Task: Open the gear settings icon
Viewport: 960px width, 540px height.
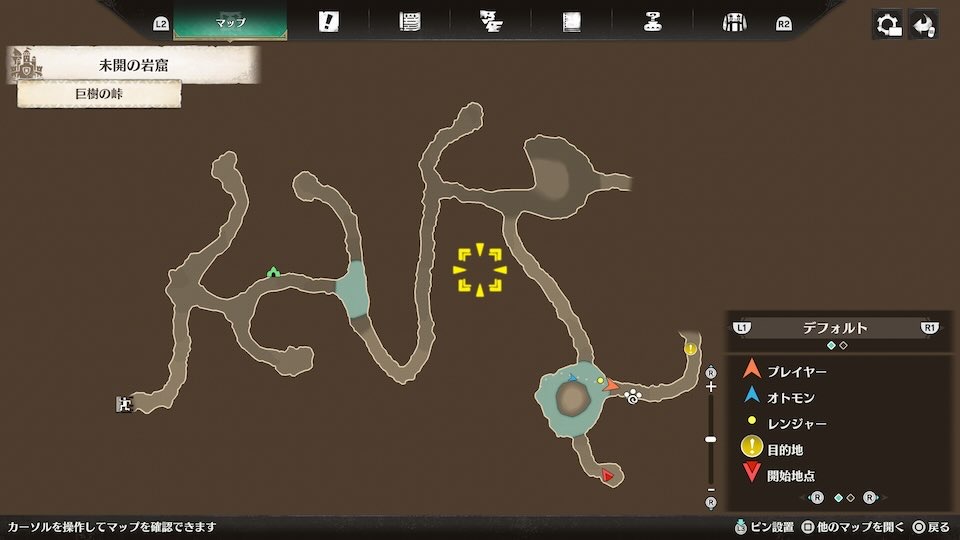Action: [x=886, y=24]
